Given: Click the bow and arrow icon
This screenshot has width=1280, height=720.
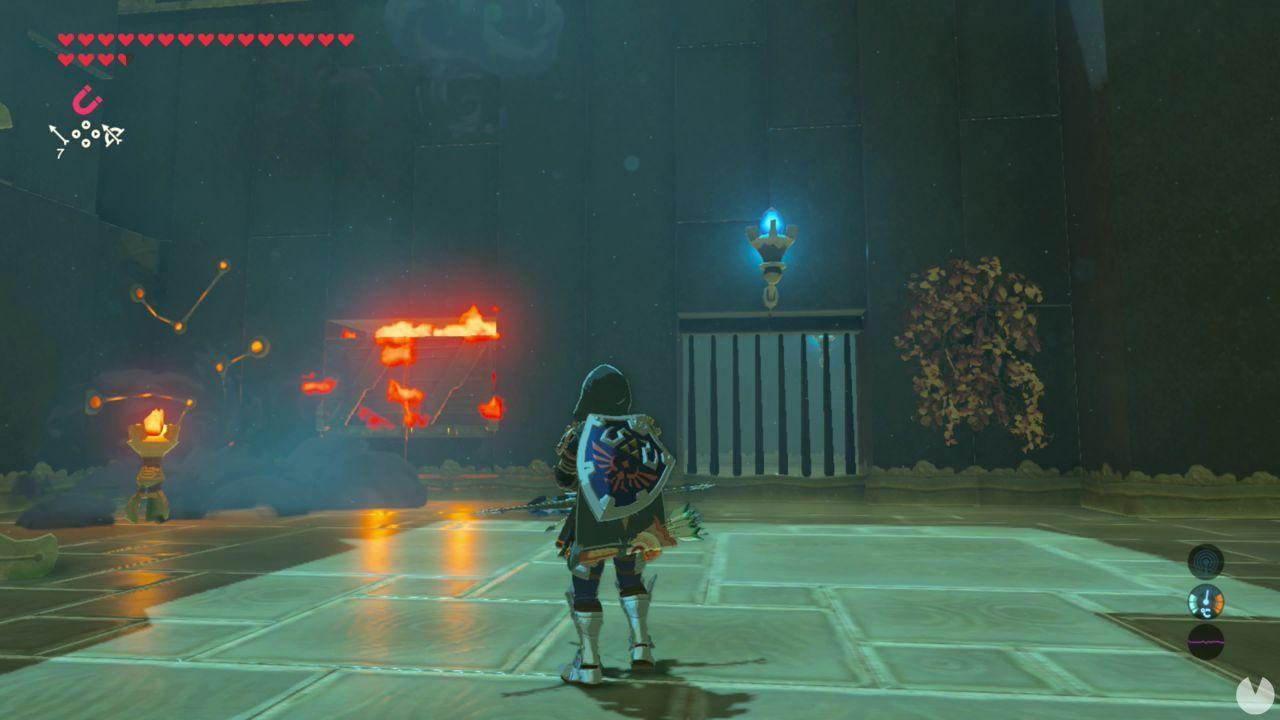Looking at the screenshot, I should 113,135.
